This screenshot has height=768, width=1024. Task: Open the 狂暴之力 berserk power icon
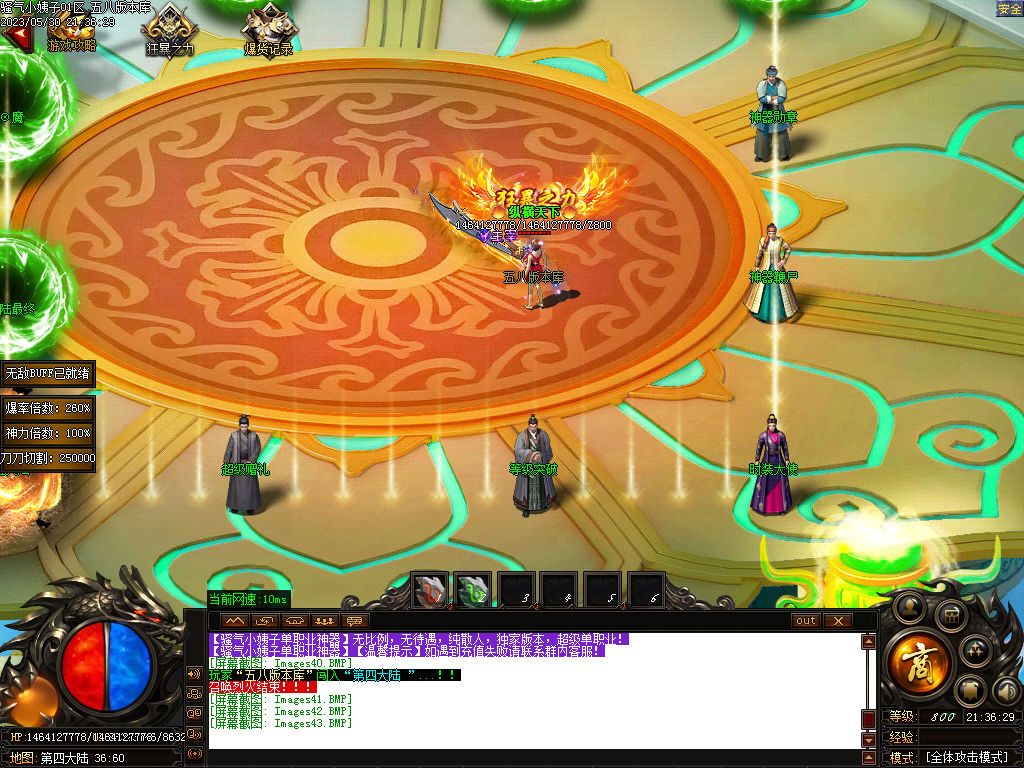point(169,30)
